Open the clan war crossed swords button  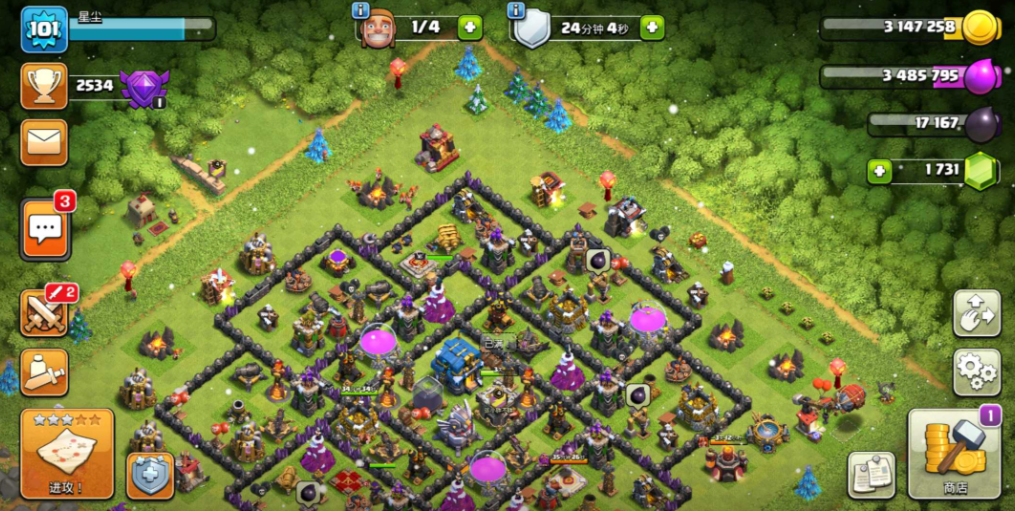click(44, 314)
